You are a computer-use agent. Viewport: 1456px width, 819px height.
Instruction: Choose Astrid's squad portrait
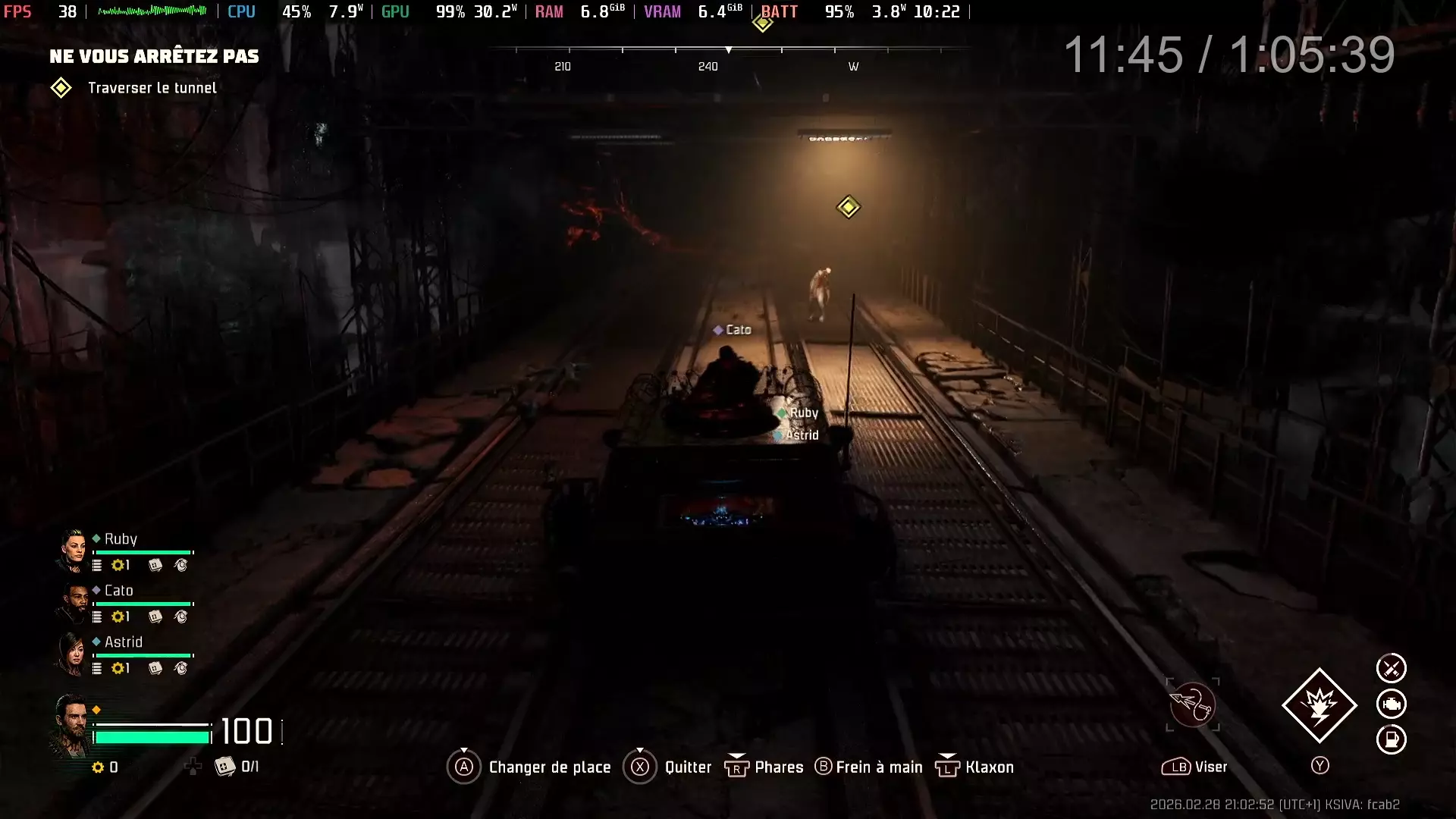point(73,654)
